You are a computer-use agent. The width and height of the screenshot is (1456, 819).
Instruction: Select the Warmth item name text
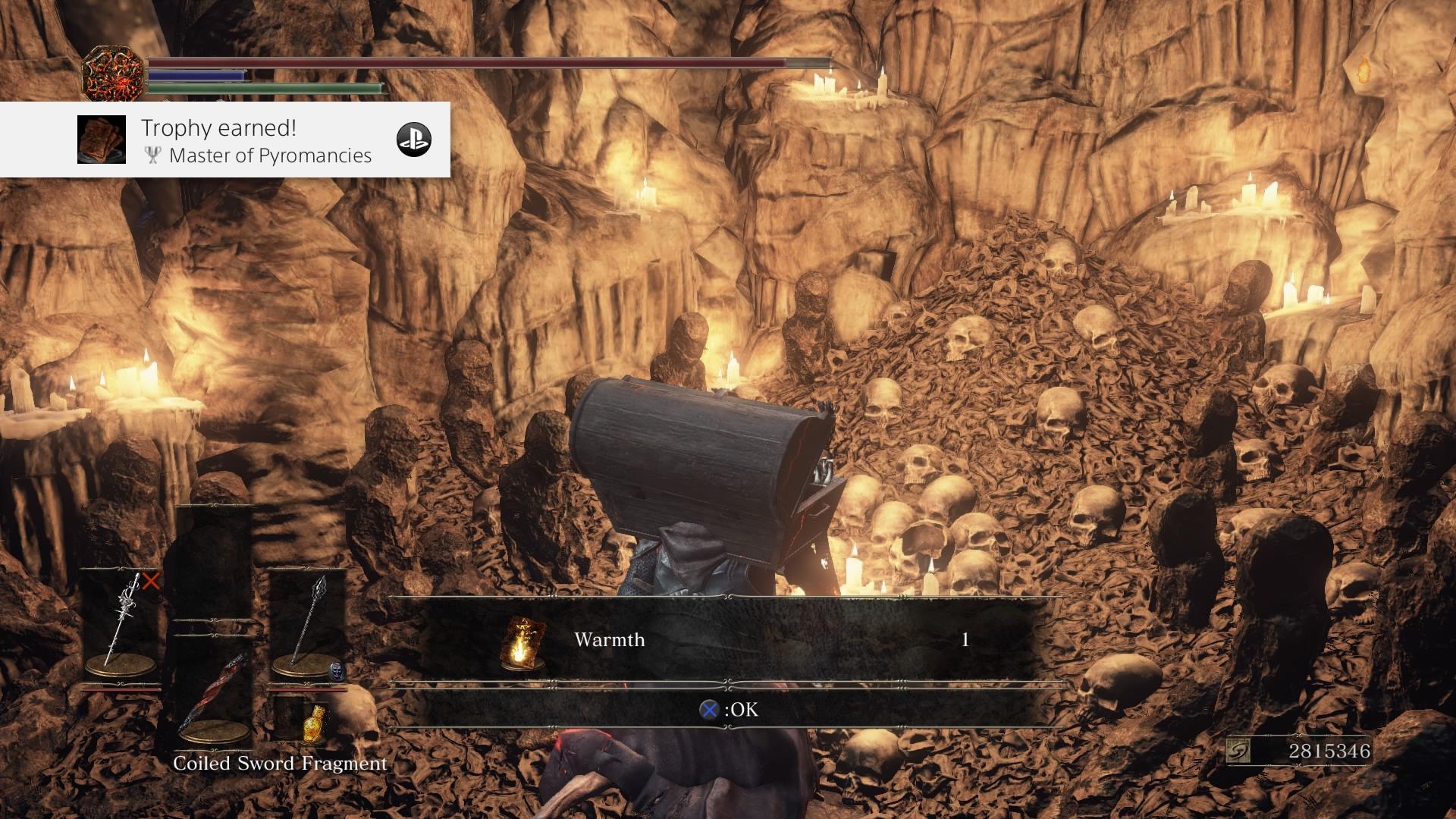pos(609,639)
